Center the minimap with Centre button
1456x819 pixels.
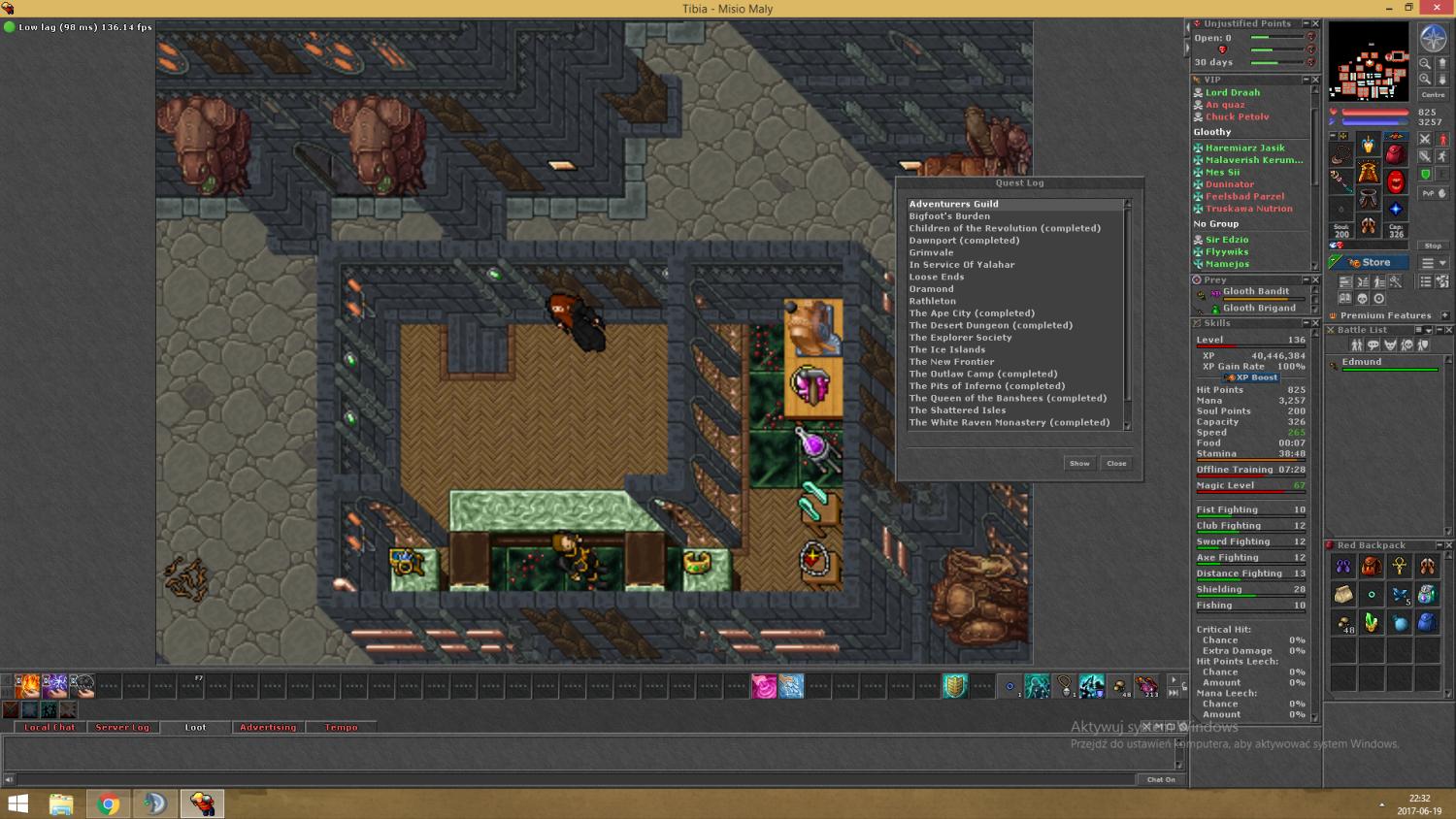[x=1433, y=95]
